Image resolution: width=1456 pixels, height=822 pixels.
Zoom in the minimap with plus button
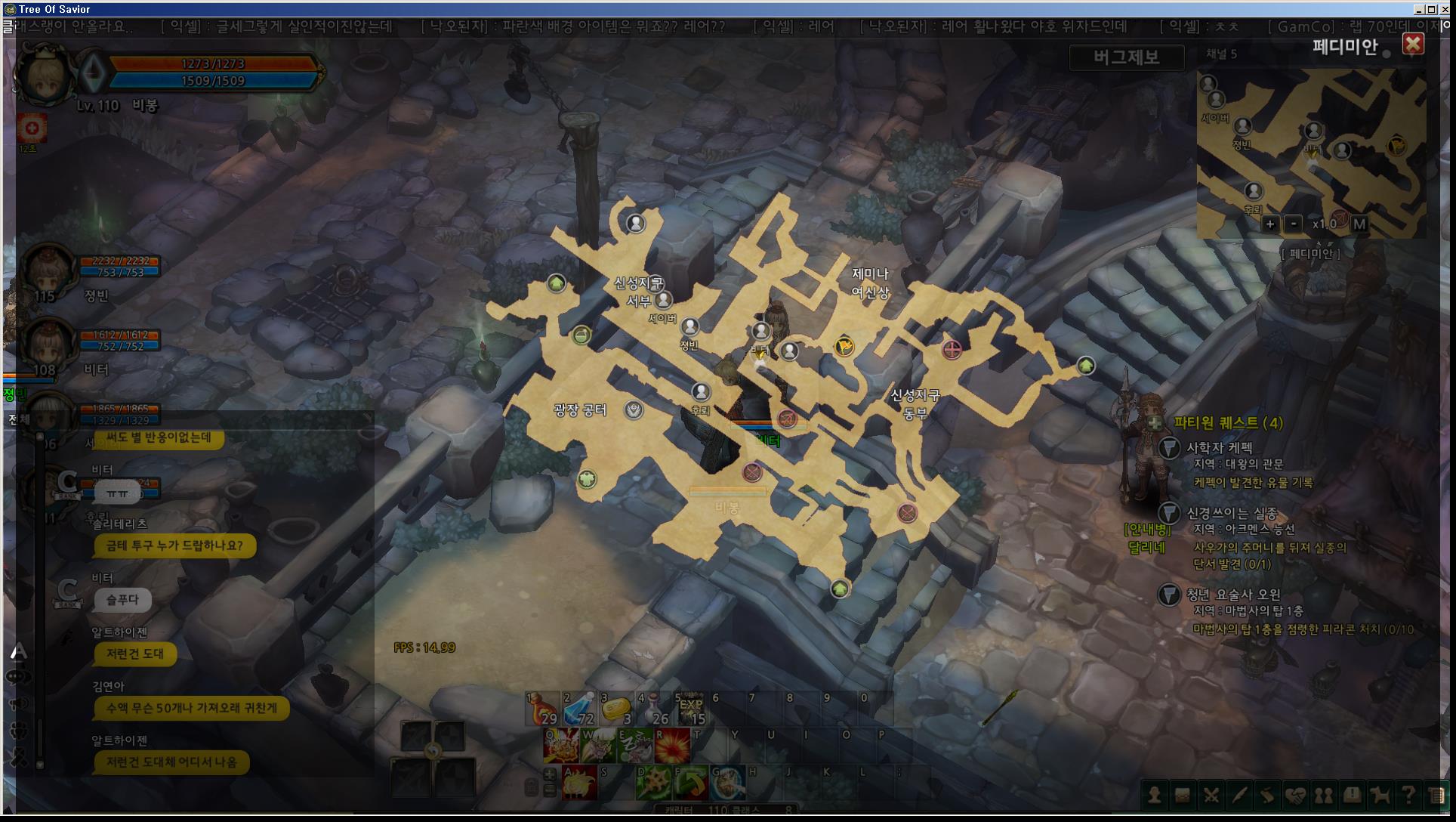1270,224
